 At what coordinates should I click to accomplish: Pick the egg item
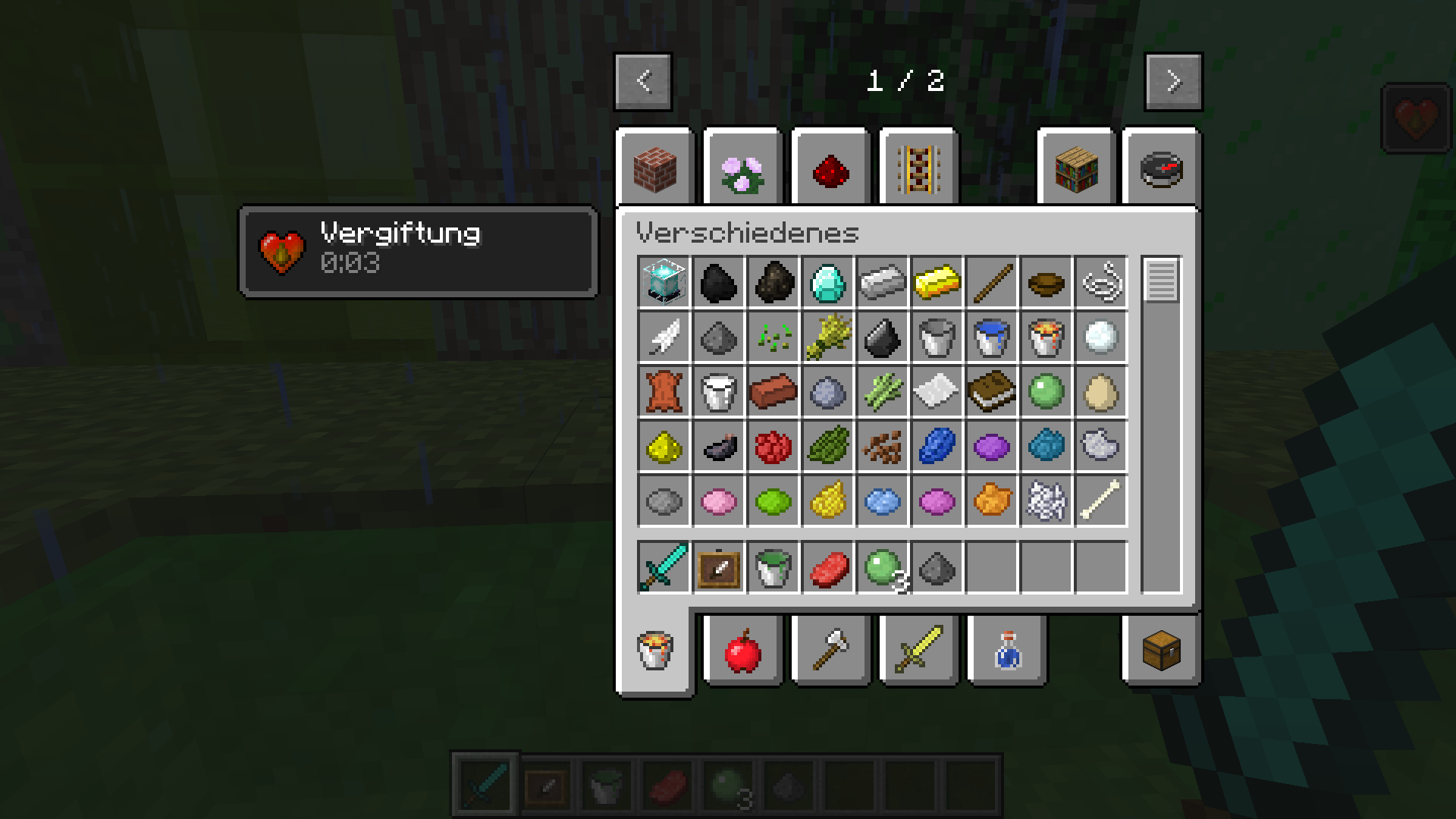(x=1100, y=392)
